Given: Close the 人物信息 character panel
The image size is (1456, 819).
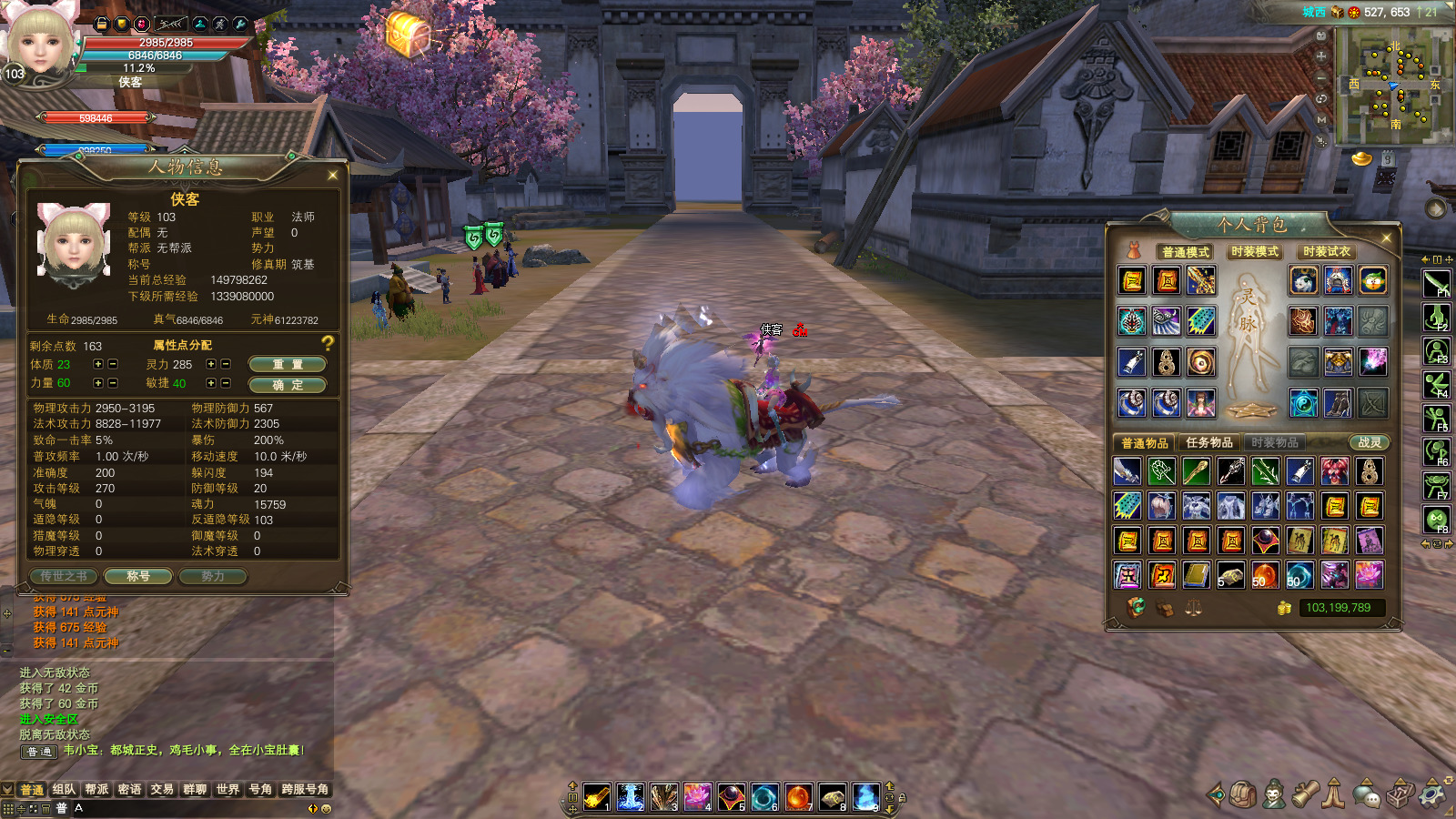Looking at the screenshot, I should pyautogui.click(x=332, y=175).
